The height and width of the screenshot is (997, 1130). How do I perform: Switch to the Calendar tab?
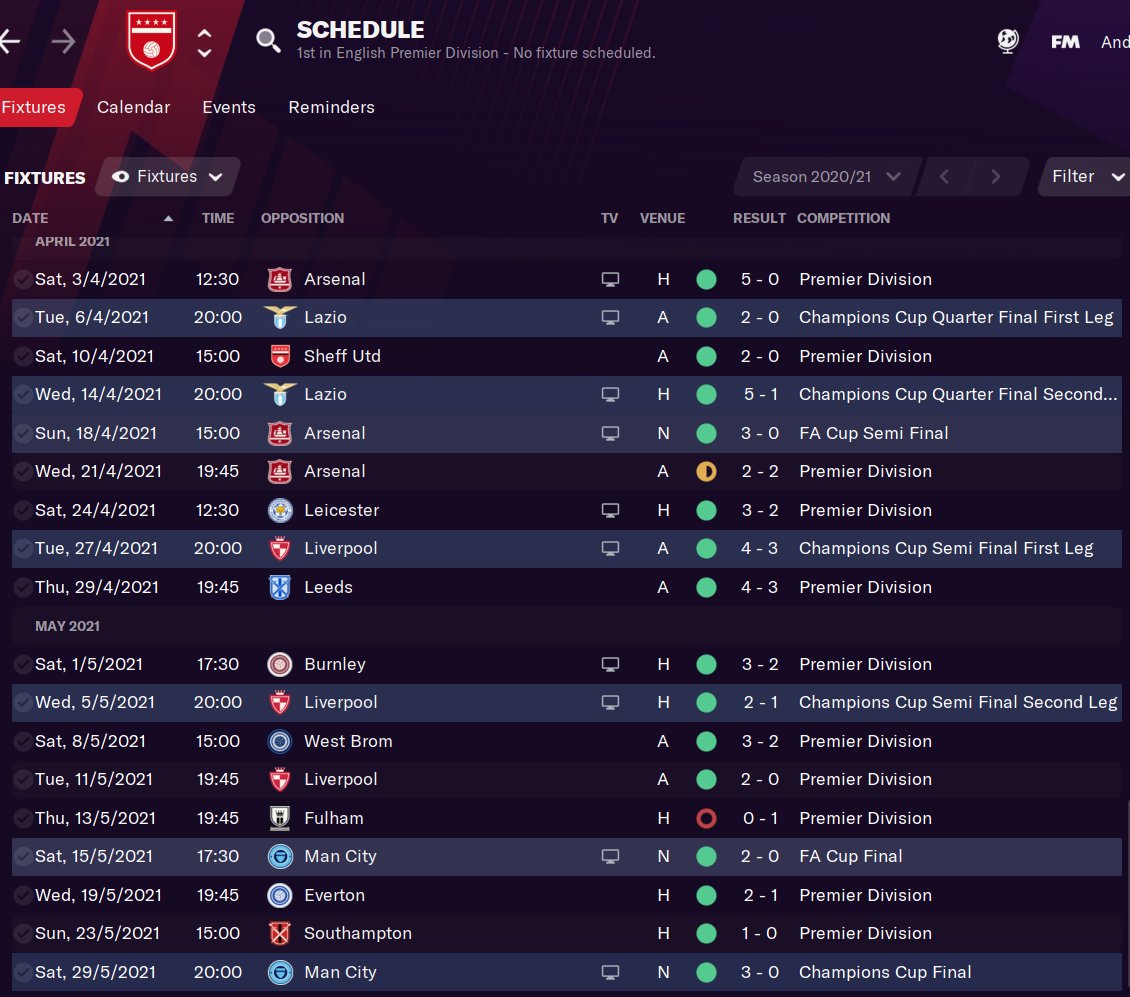pos(133,107)
